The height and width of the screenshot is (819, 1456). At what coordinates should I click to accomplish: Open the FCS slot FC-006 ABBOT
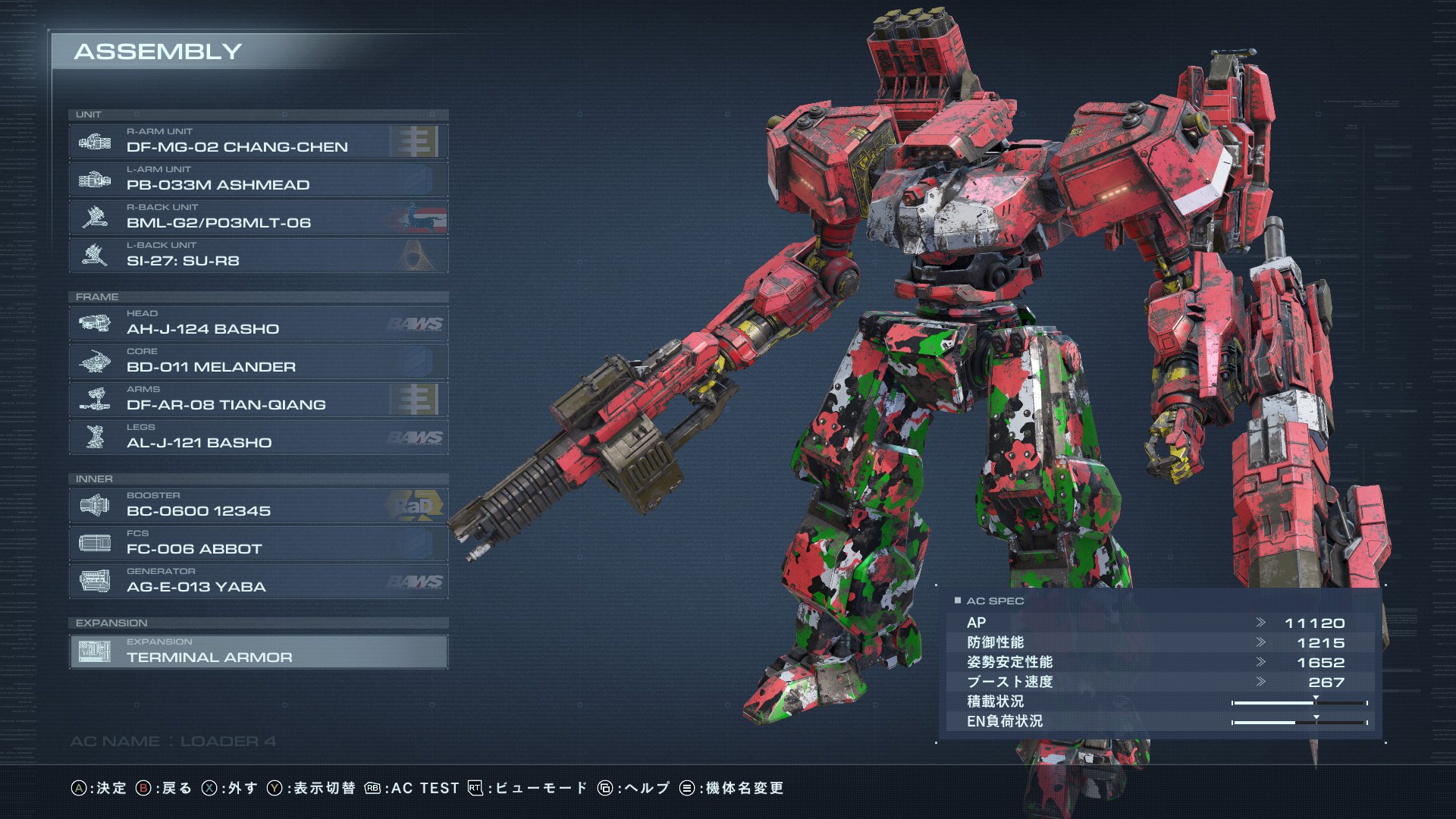[258, 543]
